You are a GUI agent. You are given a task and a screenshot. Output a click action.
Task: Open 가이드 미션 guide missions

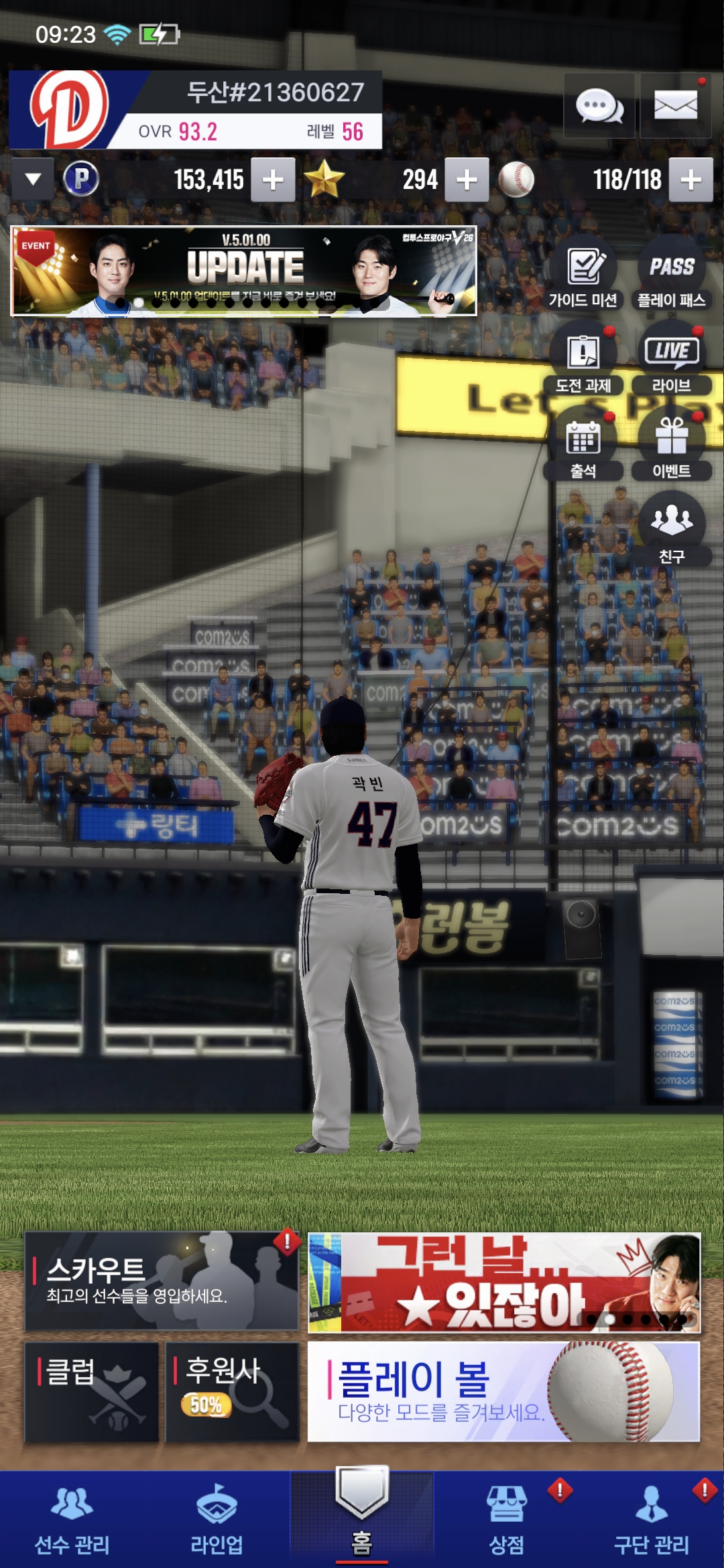[583, 276]
